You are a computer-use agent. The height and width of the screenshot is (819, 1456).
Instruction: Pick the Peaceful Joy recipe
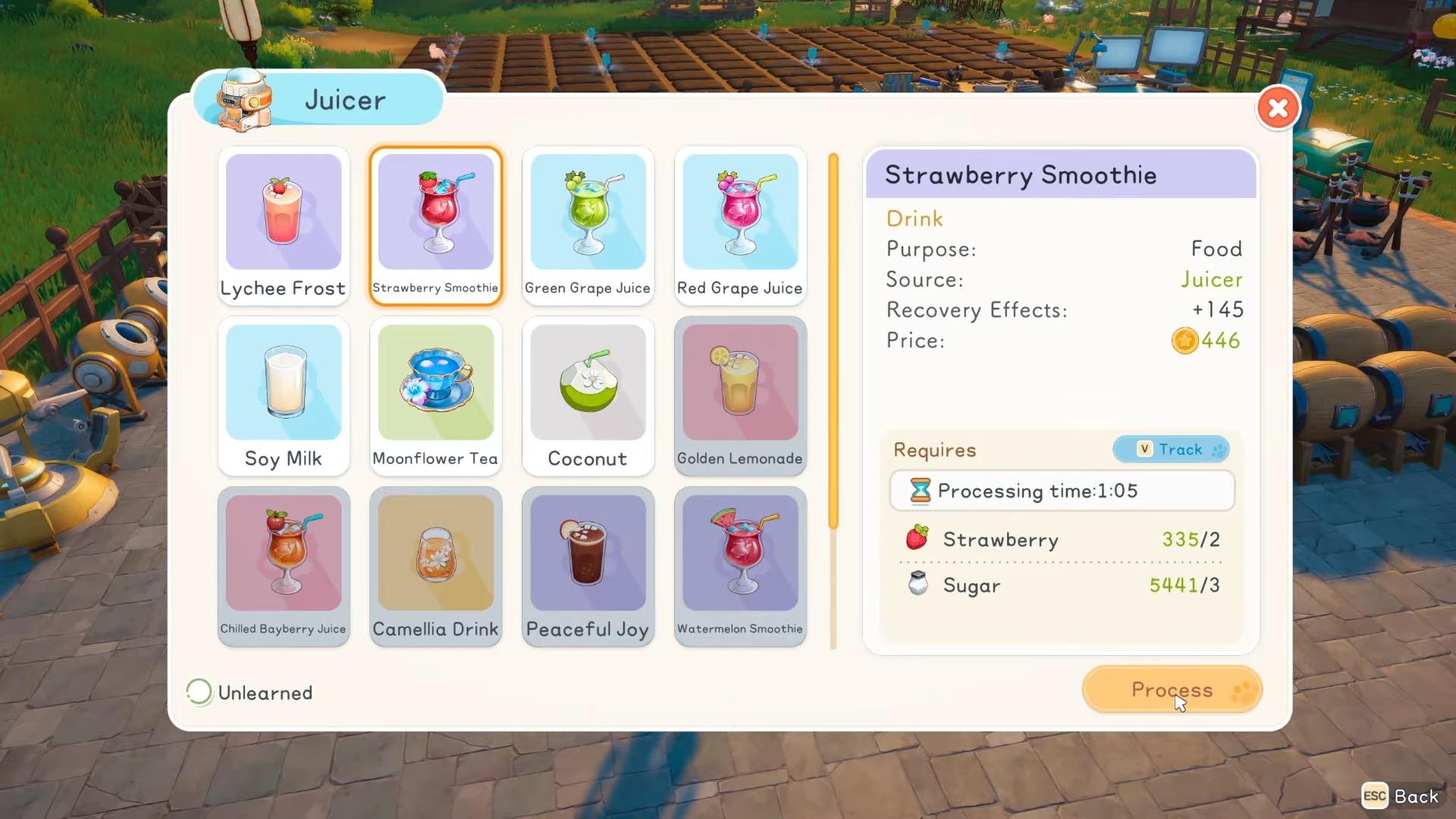588,566
